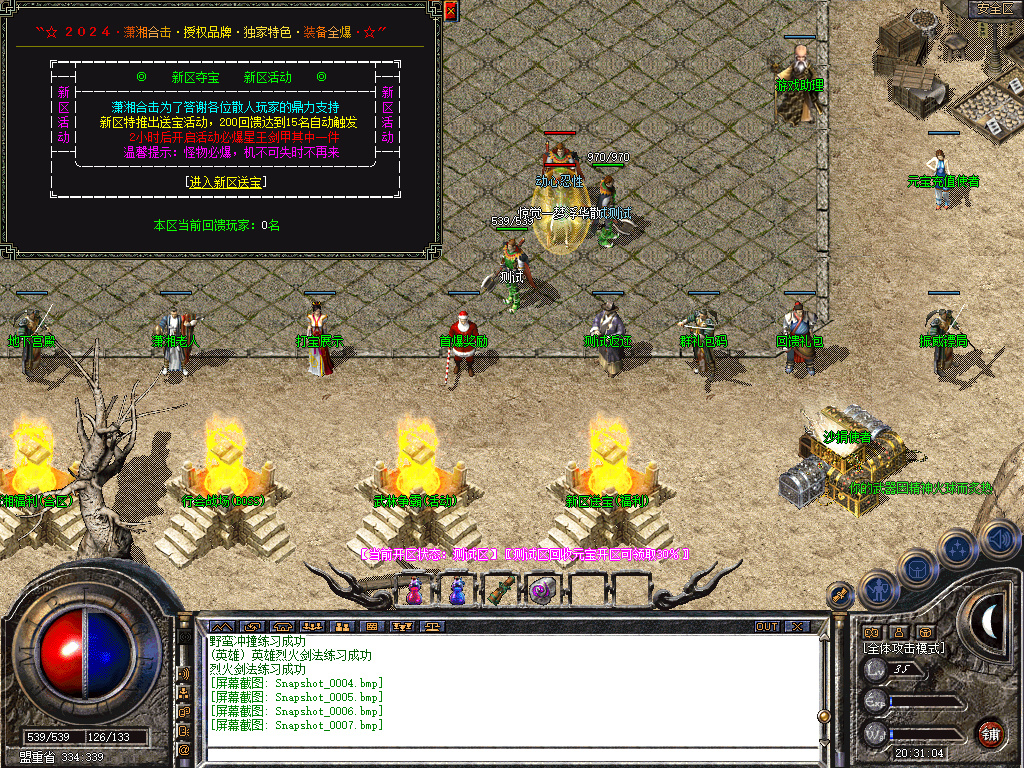Close the 新区活动 dialog panel
The width and height of the screenshot is (1024, 768).
(x=451, y=11)
